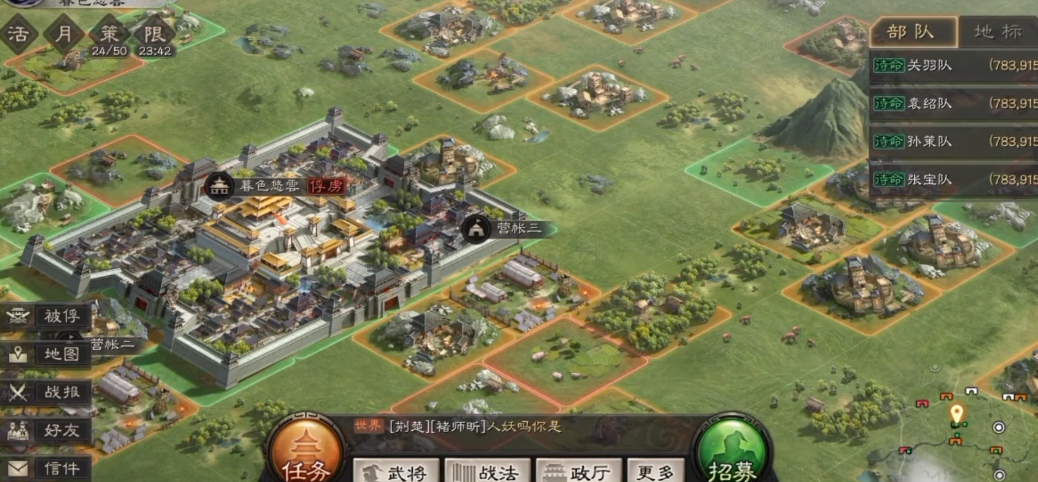Click the 活 diamond icon
The height and width of the screenshot is (482, 1038).
click(x=18, y=33)
